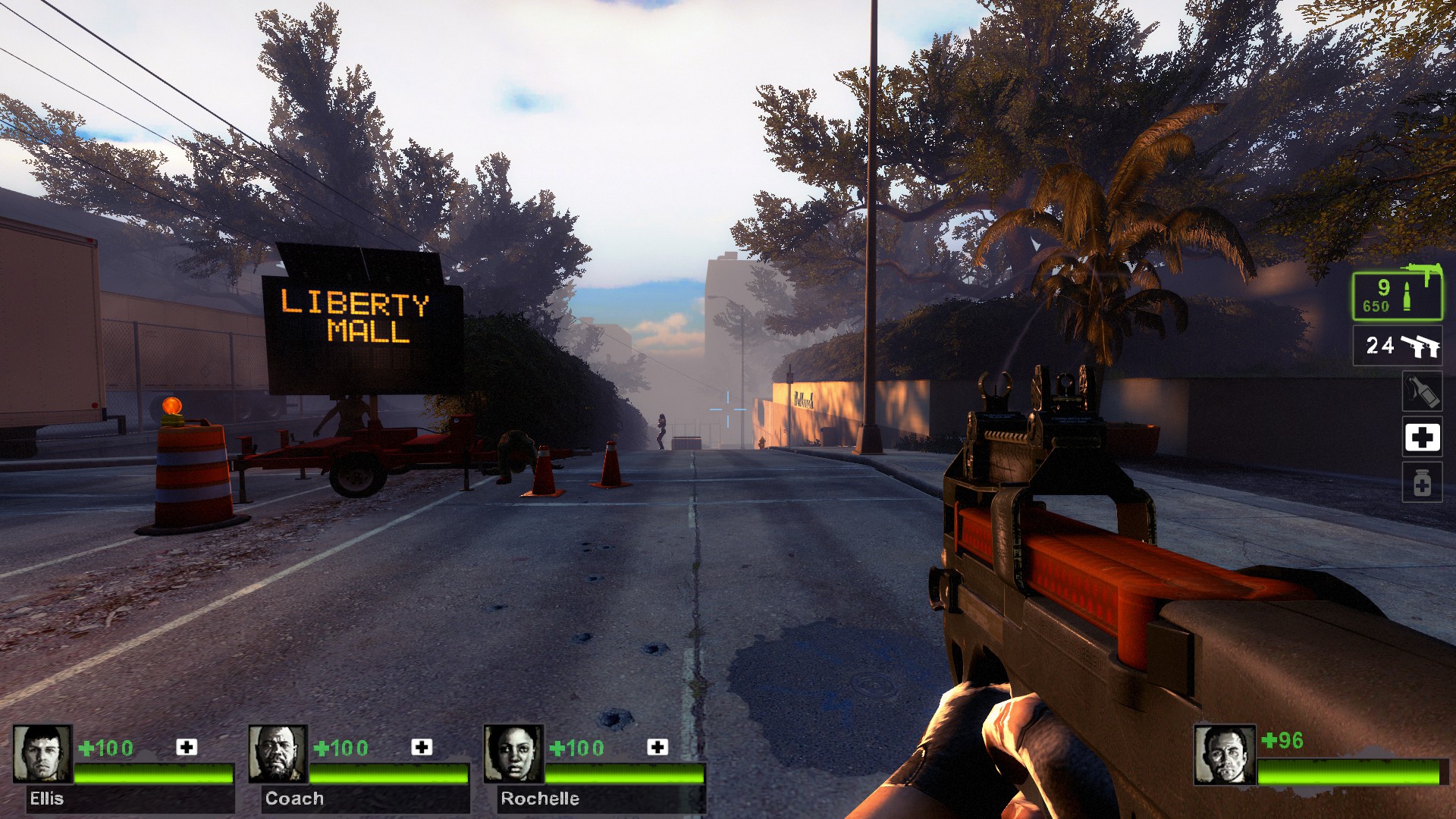Switch to the dual pistols slot
Screen dimensions: 1456x819
click(1397, 346)
